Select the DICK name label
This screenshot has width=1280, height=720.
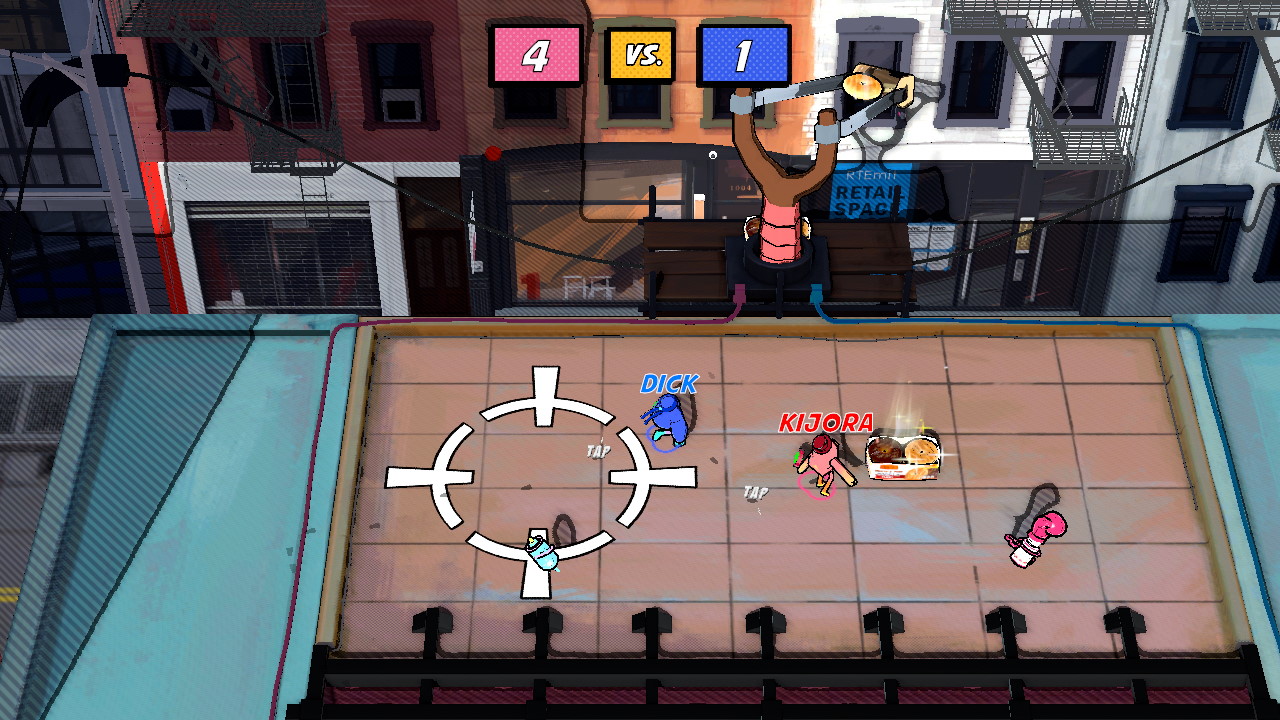[x=668, y=383]
